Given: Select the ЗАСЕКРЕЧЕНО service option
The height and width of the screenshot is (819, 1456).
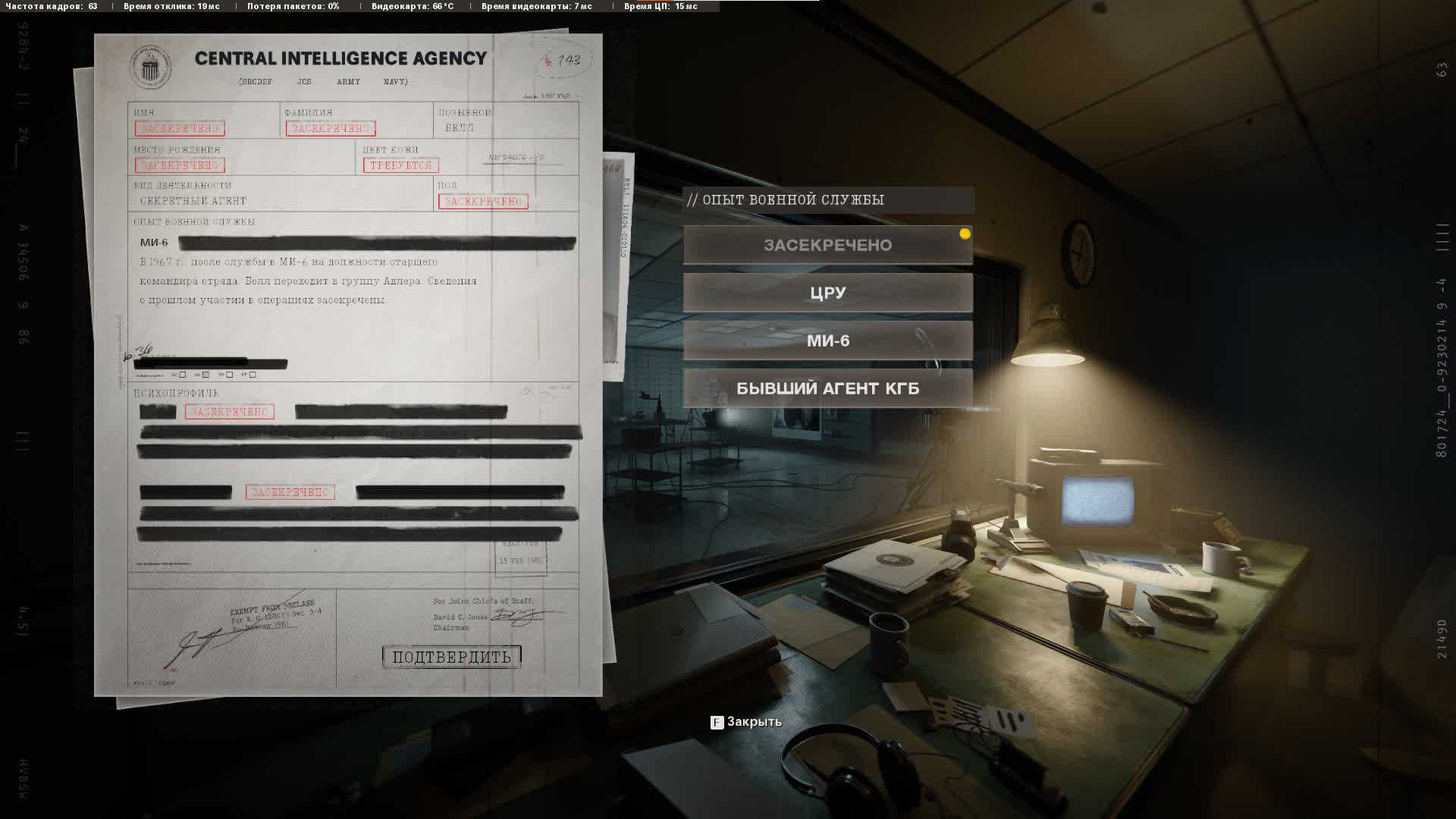Looking at the screenshot, I should [x=827, y=245].
